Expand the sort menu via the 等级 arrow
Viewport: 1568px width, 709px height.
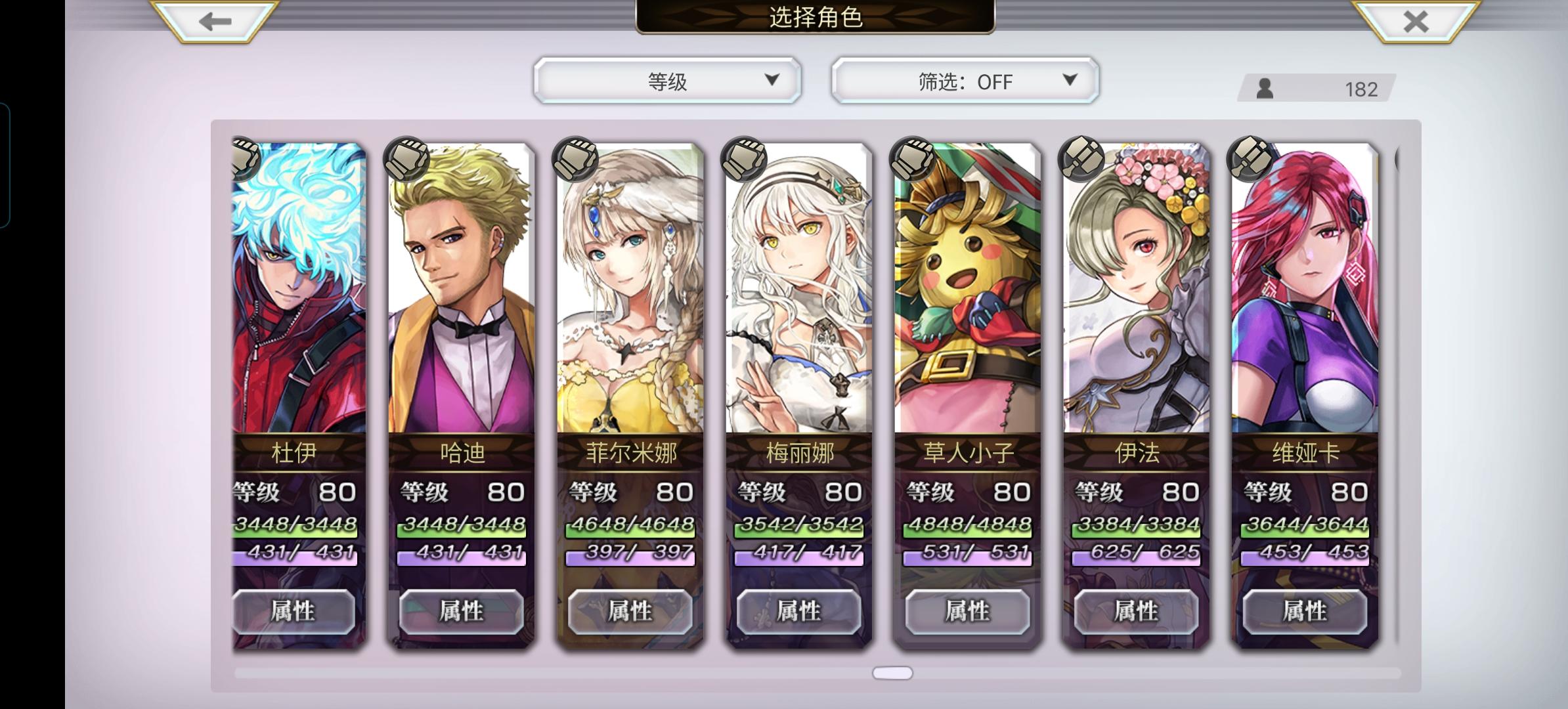pos(773,80)
